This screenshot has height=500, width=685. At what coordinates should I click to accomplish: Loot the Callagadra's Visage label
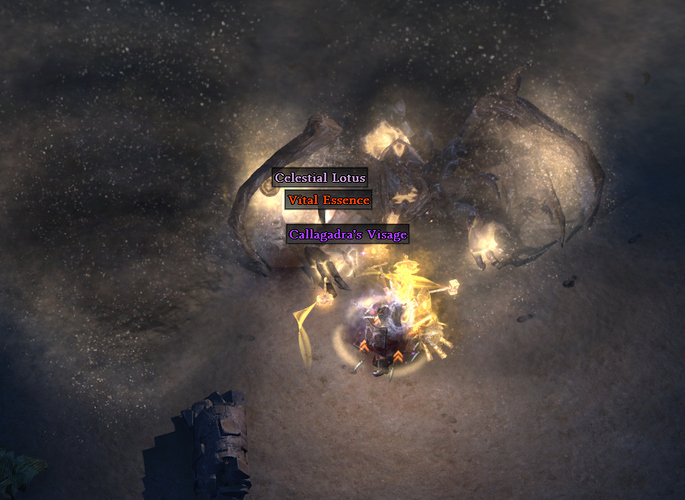click(x=347, y=234)
